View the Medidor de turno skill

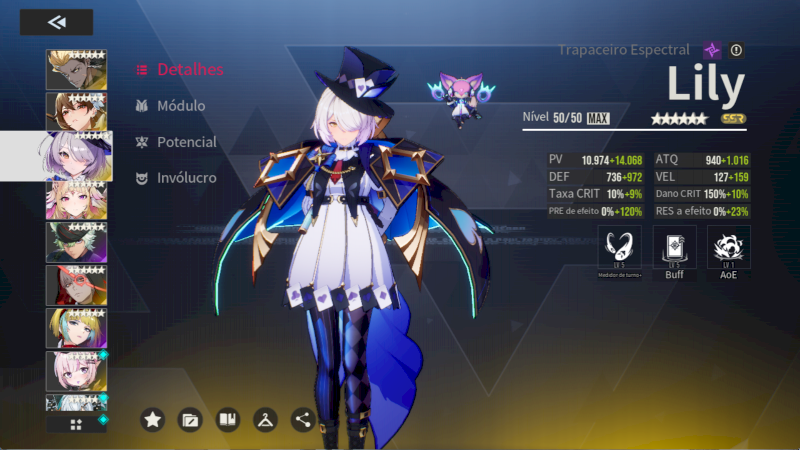(x=619, y=247)
